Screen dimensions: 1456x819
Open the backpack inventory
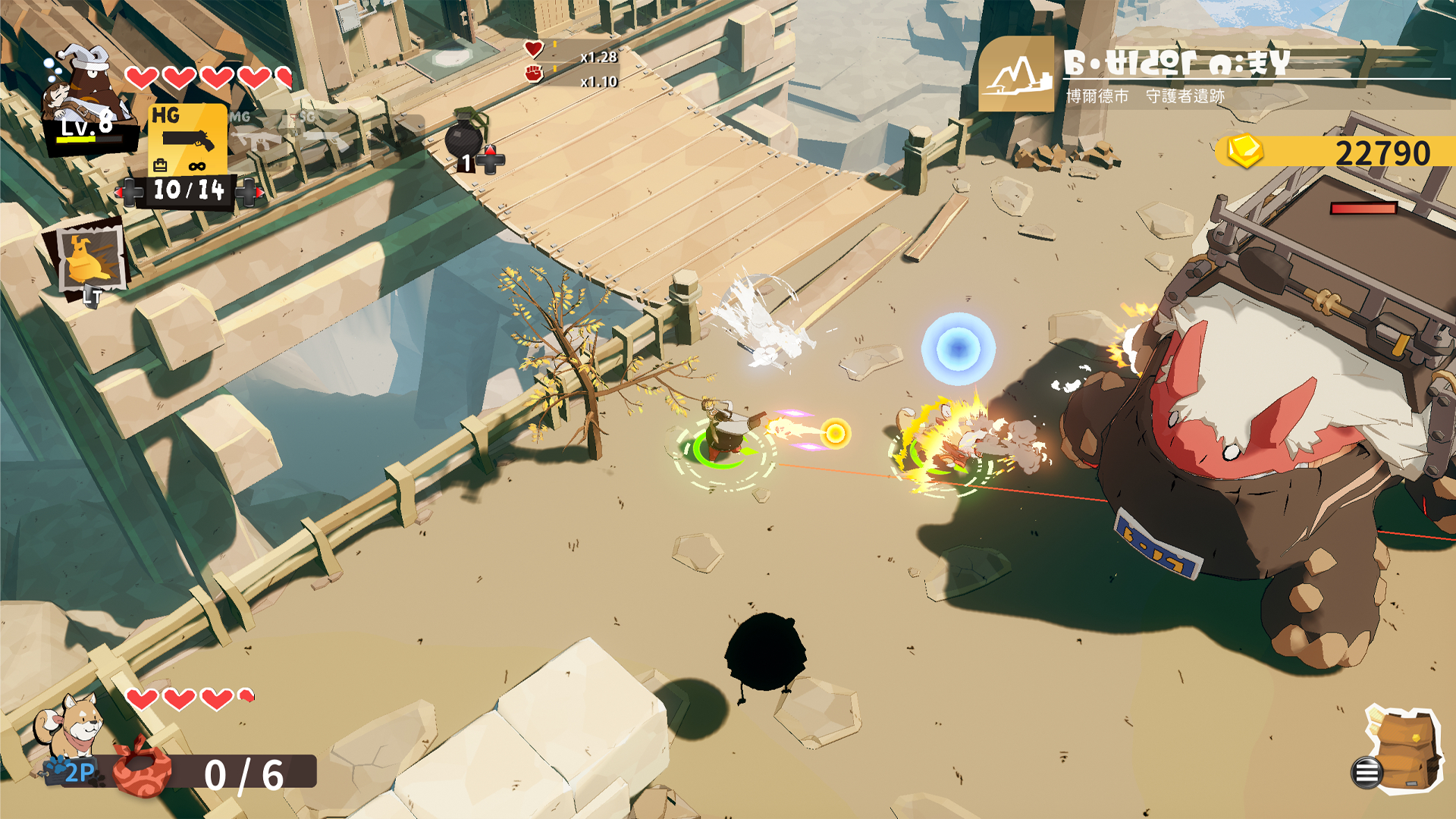pyautogui.click(x=1403, y=751)
